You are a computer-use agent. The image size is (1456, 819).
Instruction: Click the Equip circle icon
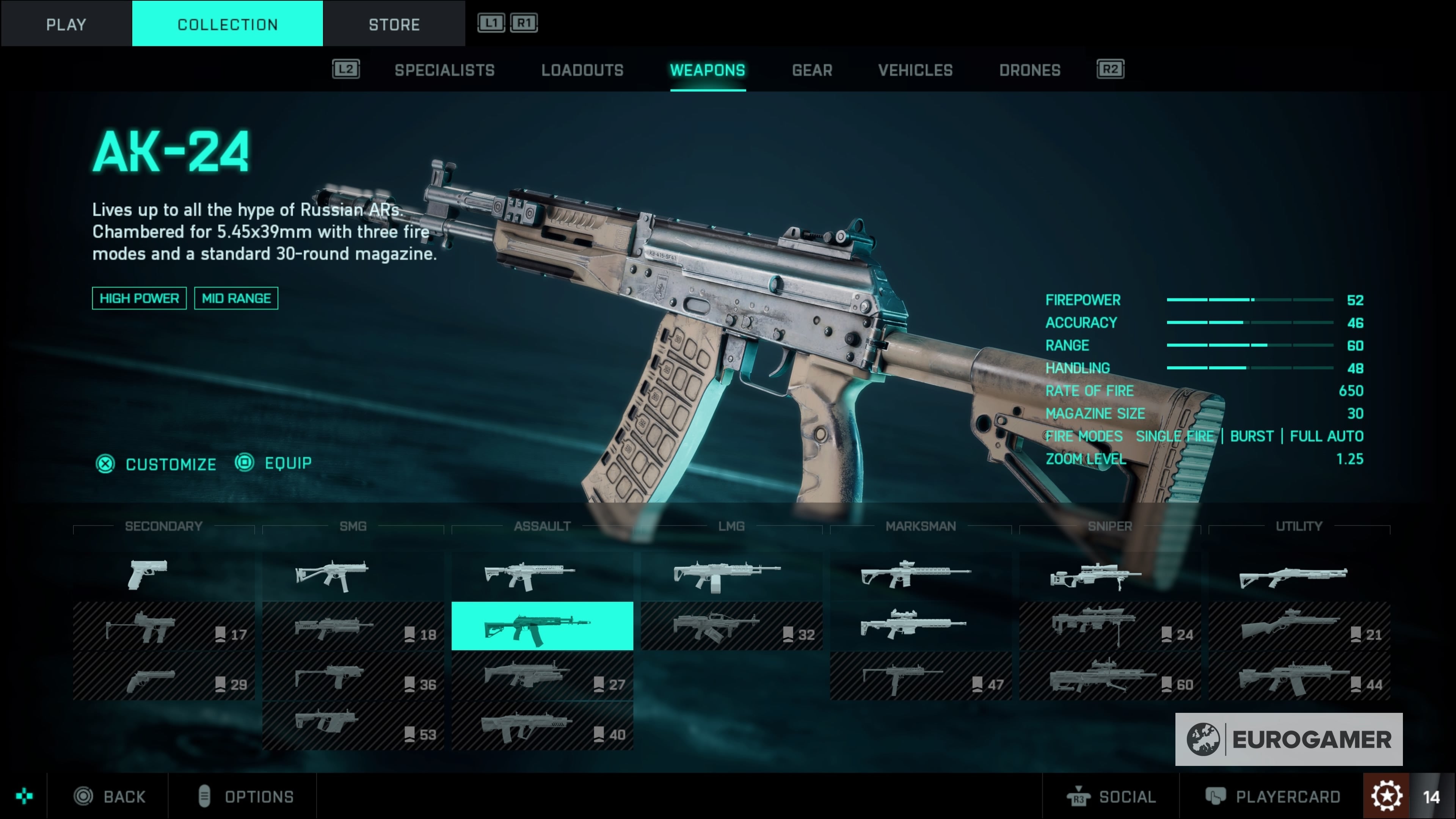244,462
